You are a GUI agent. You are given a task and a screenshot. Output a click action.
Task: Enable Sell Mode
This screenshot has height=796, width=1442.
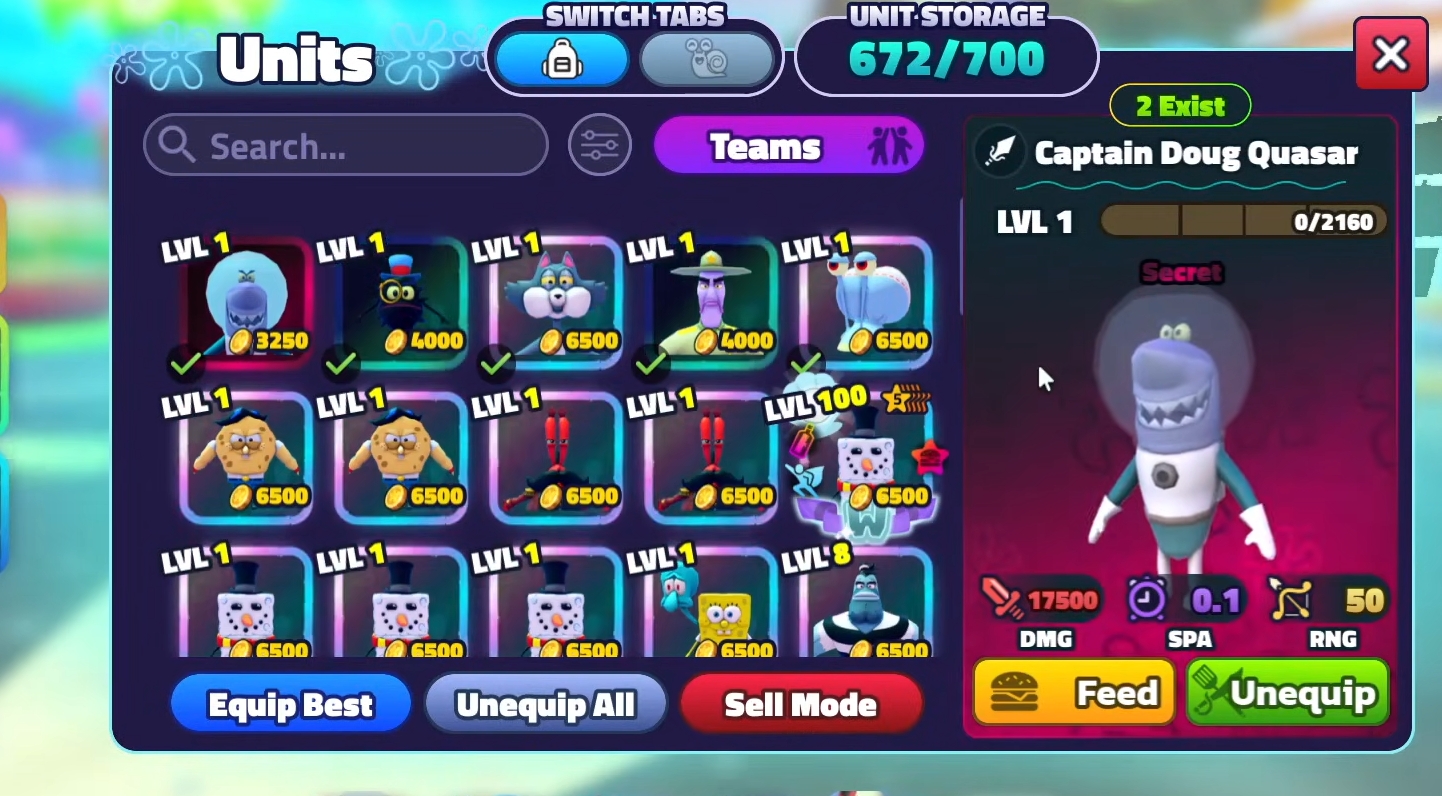[x=800, y=704]
